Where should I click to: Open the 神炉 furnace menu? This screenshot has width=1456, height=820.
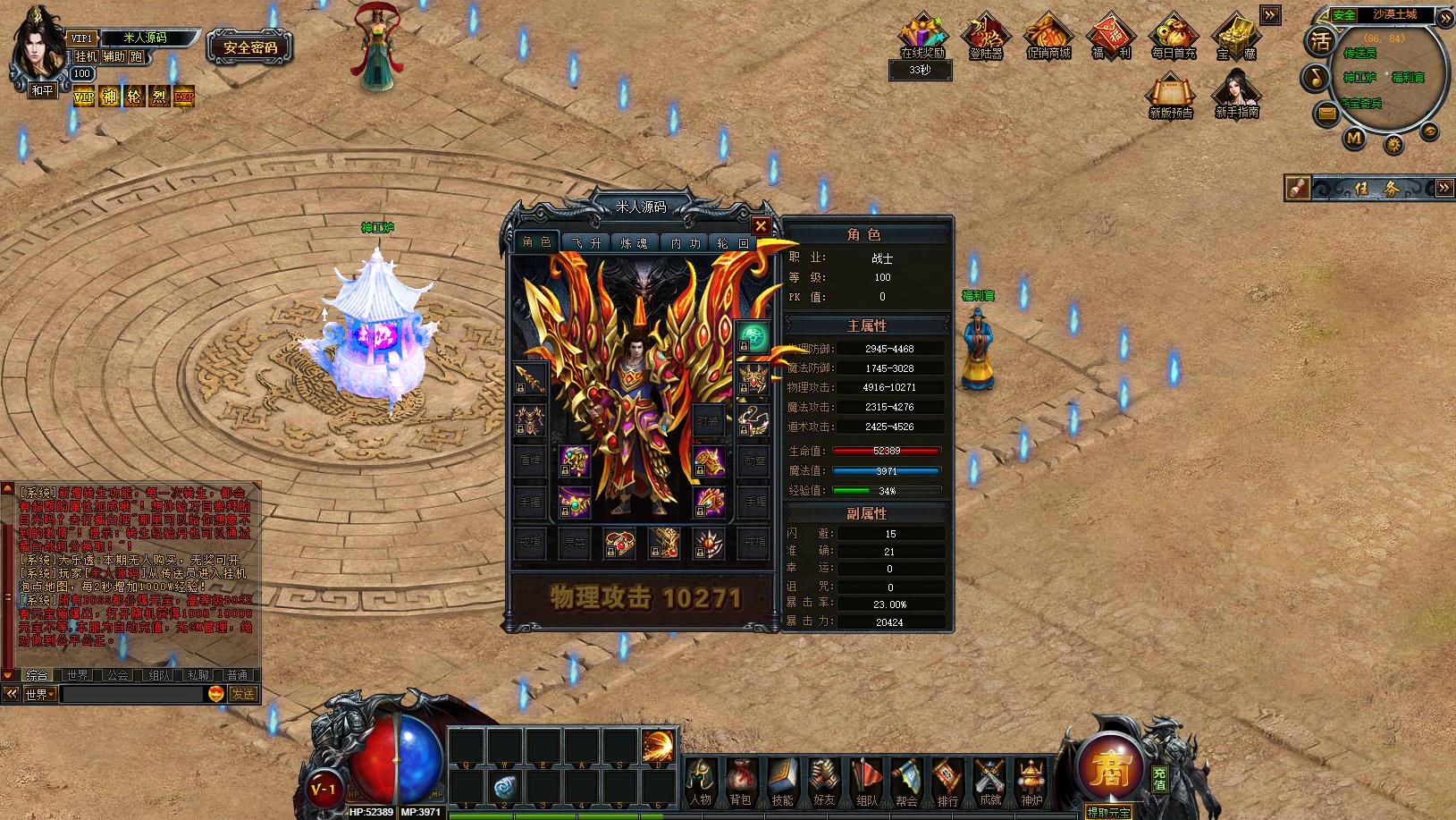[x=1031, y=782]
